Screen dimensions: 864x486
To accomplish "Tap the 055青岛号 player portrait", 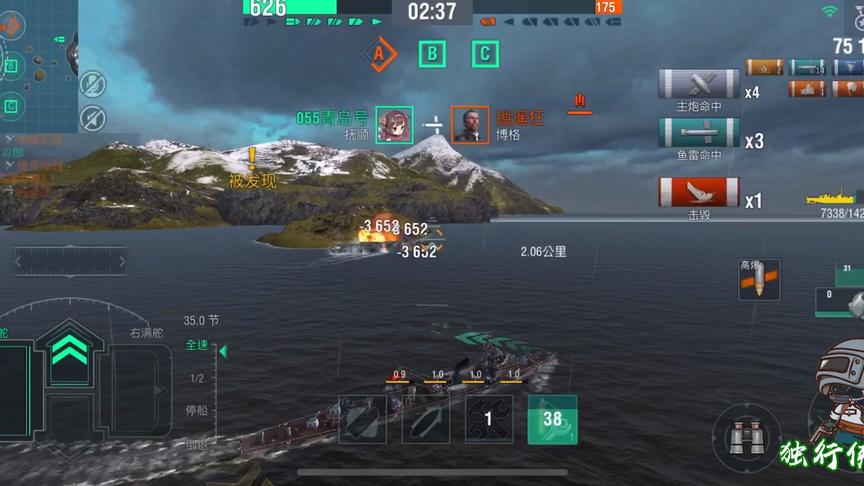I will pyautogui.click(x=395, y=125).
